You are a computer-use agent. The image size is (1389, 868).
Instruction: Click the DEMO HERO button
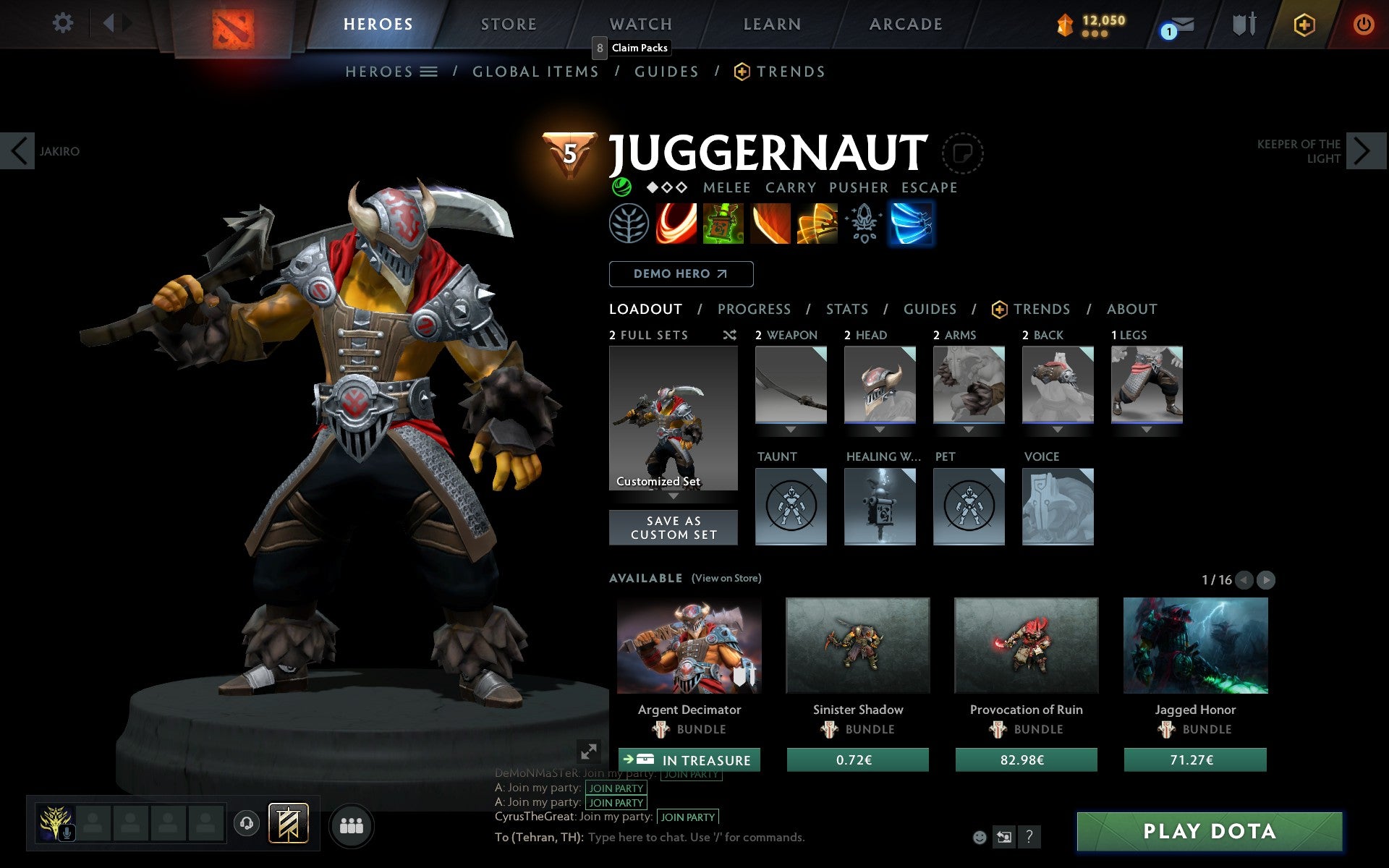pyautogui.click(x=681, y=273)
